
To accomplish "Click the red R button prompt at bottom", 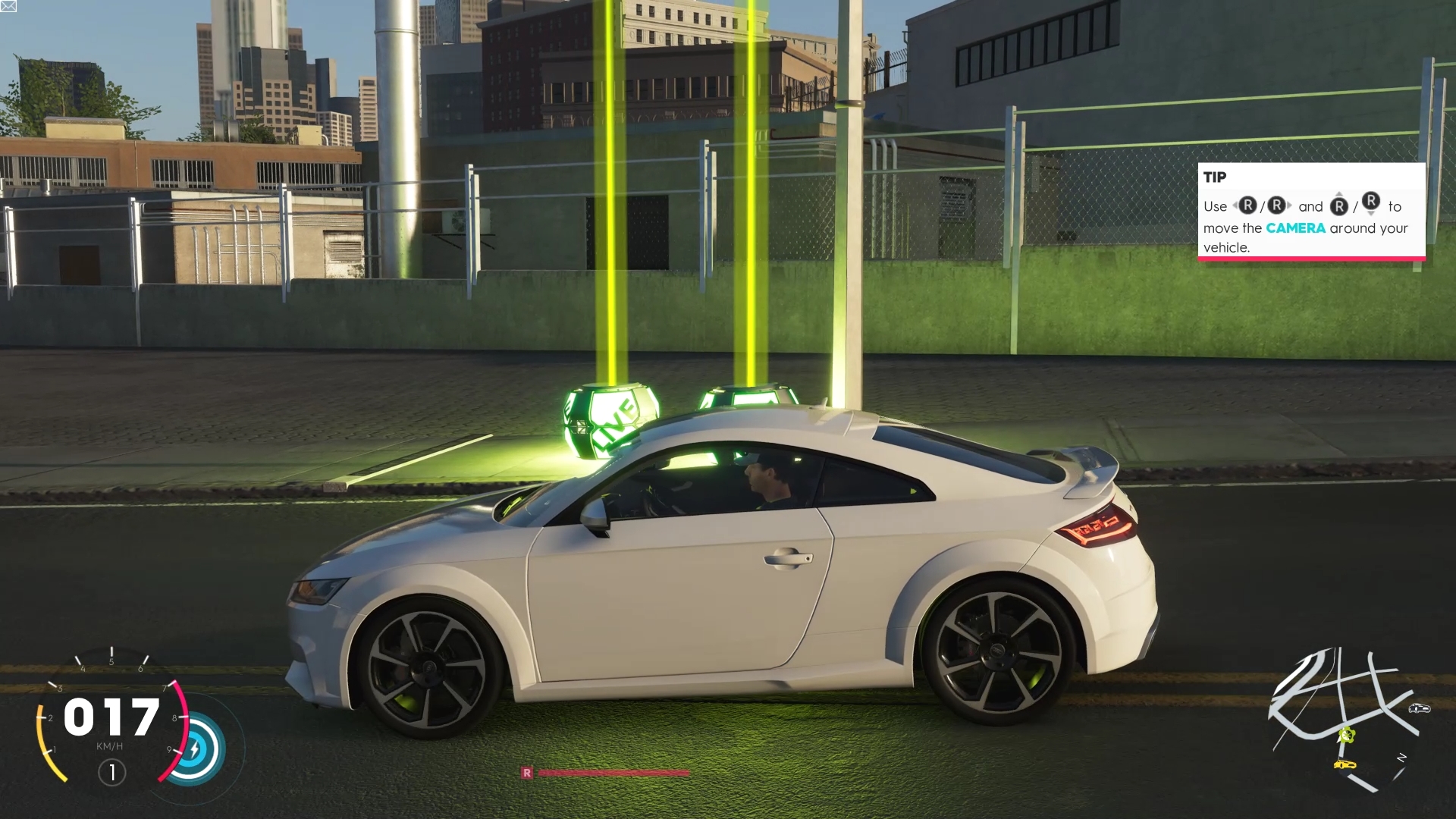I will click(528, 773).
